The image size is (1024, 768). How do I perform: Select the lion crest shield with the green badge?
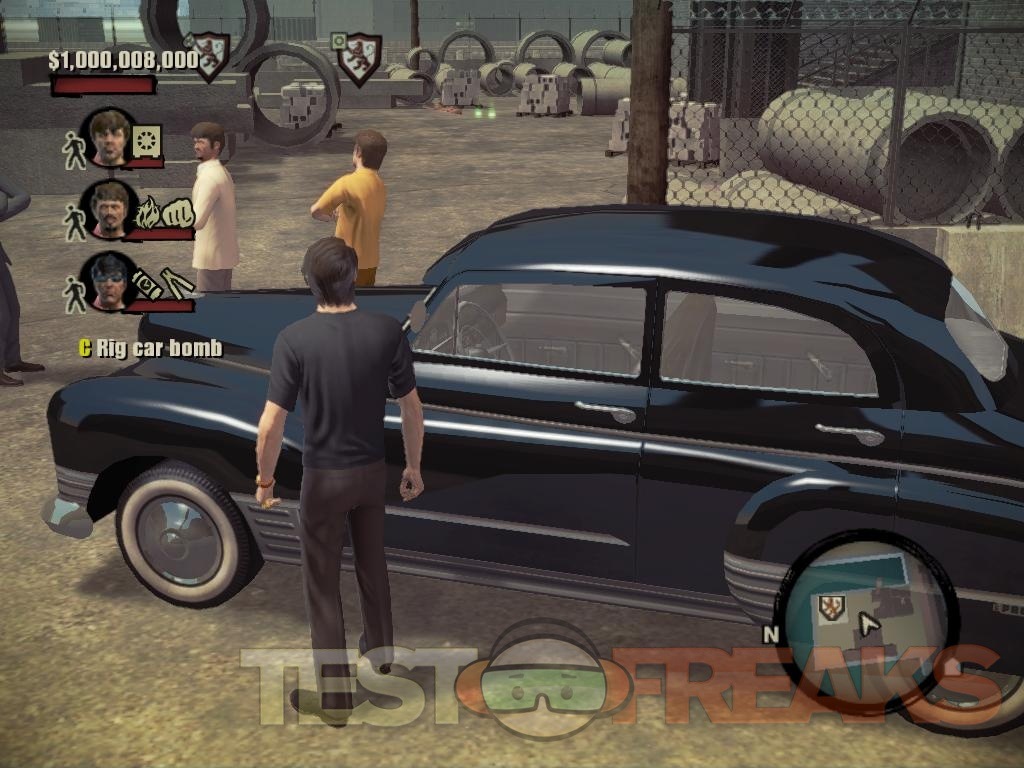click(x=357, y=57)
